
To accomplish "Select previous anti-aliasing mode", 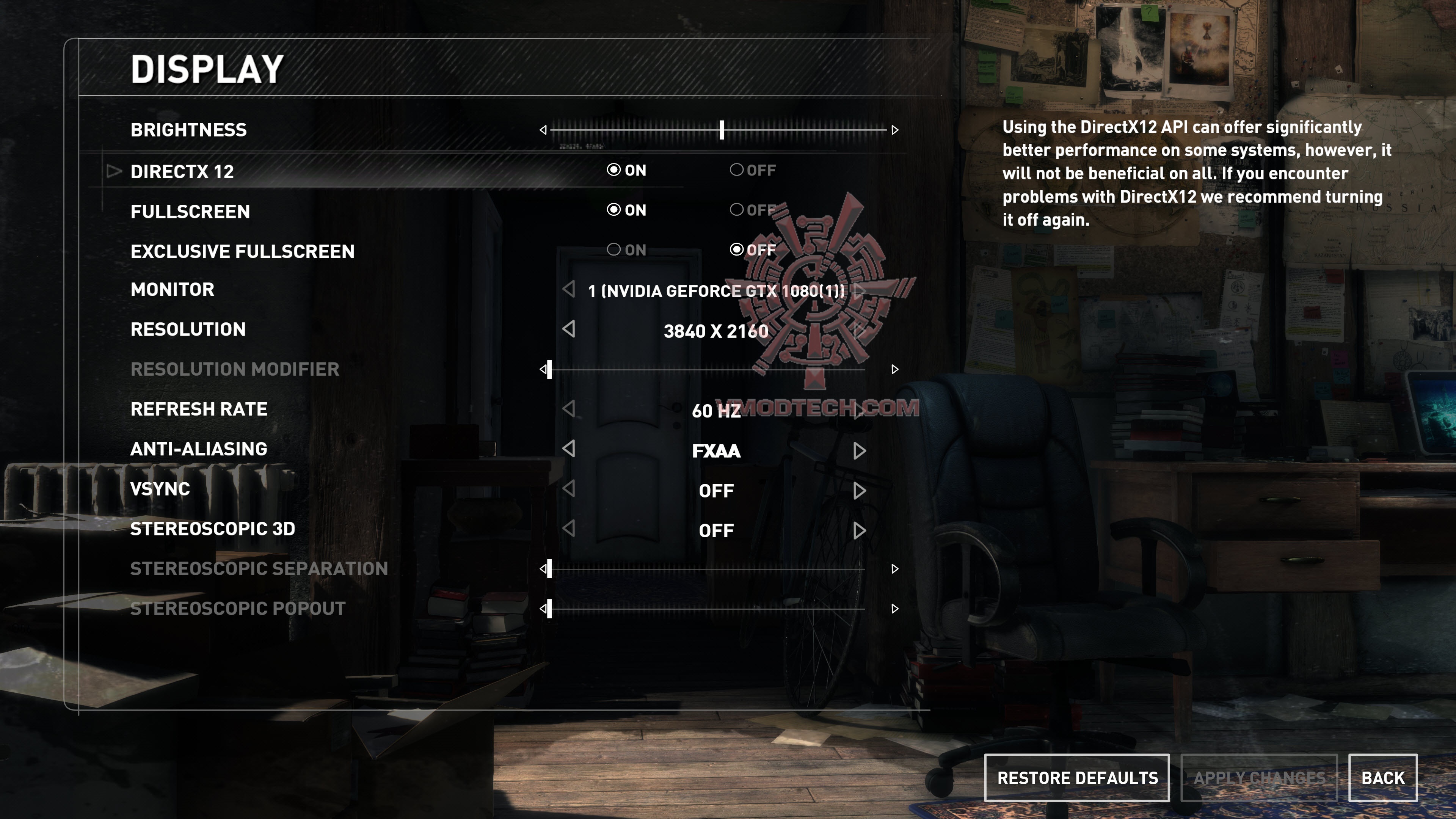I will [x=569, y=449].
